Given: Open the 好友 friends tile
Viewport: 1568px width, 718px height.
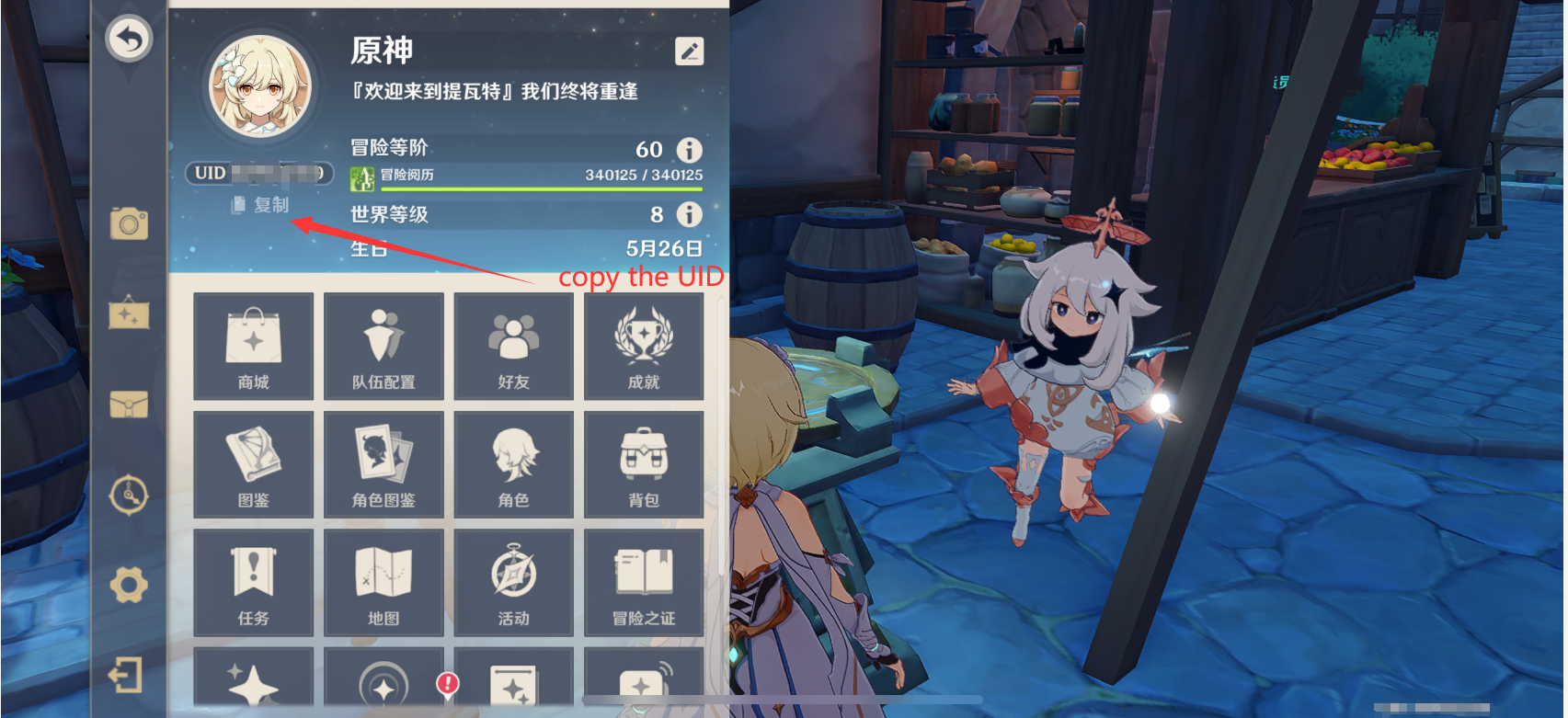Looking at the screenshot, I should pyautogui.click(x=514, y=347).
